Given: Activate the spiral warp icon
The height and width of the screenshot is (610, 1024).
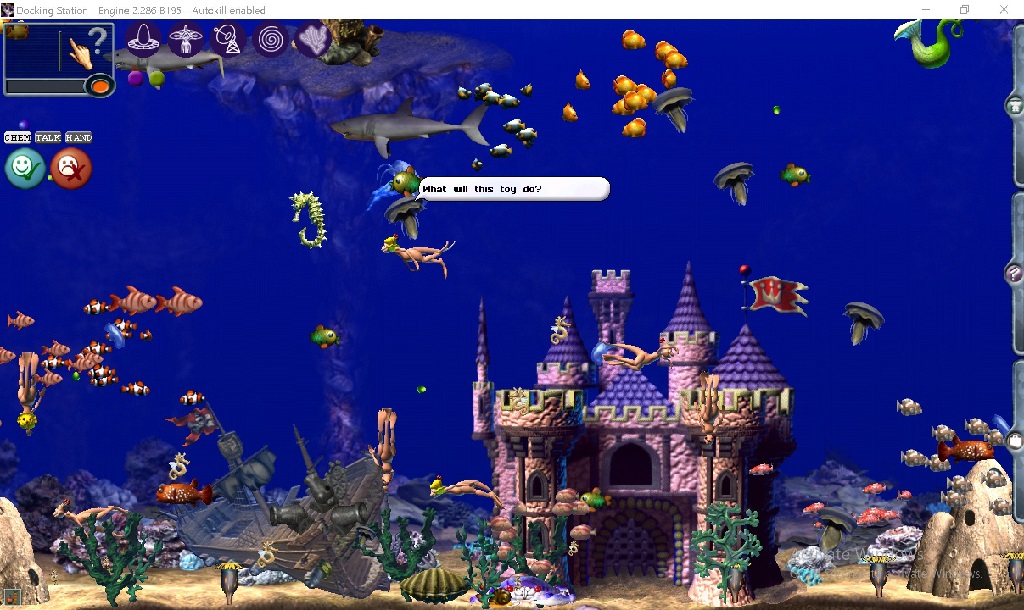Looking at the screenshot, I should point(270,40).
